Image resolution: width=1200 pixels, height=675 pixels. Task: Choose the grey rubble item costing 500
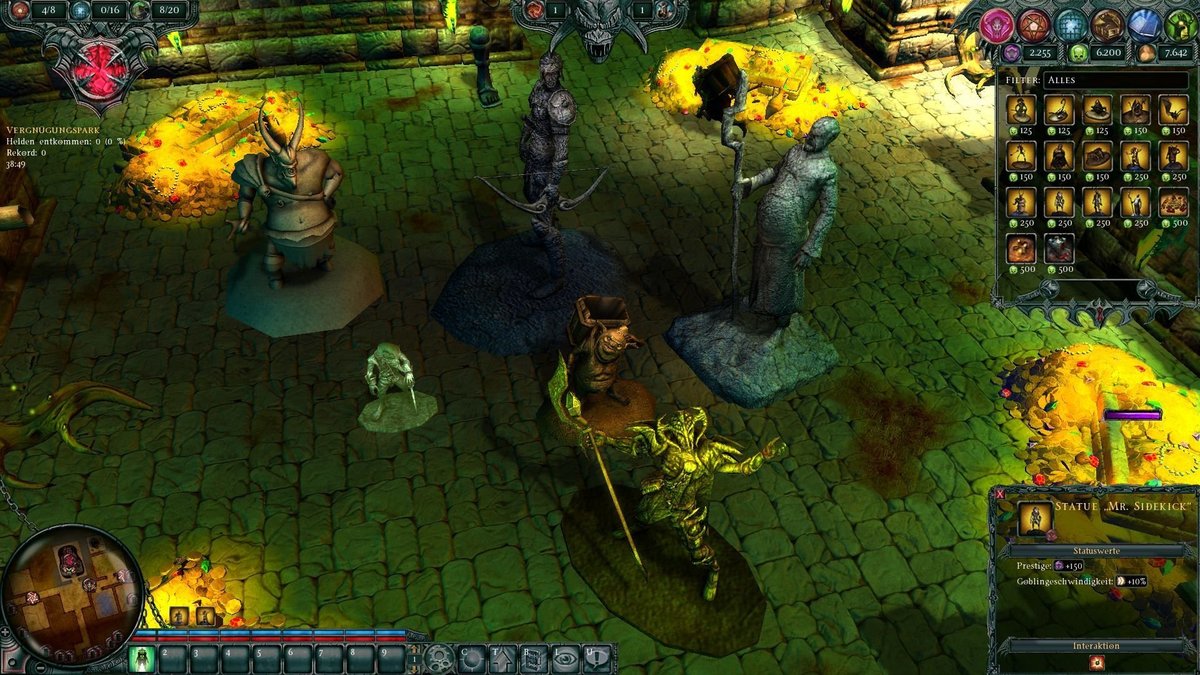1058,248
